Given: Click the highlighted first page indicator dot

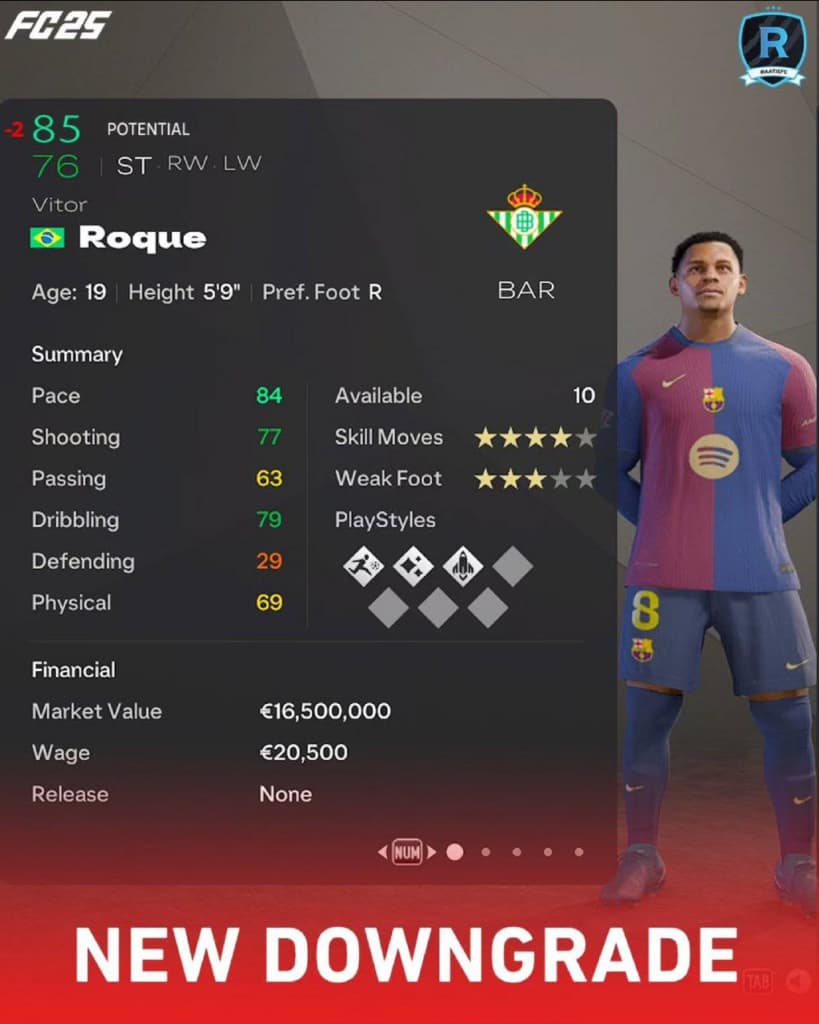Looking at the screenshot, I should pos(455,852).
